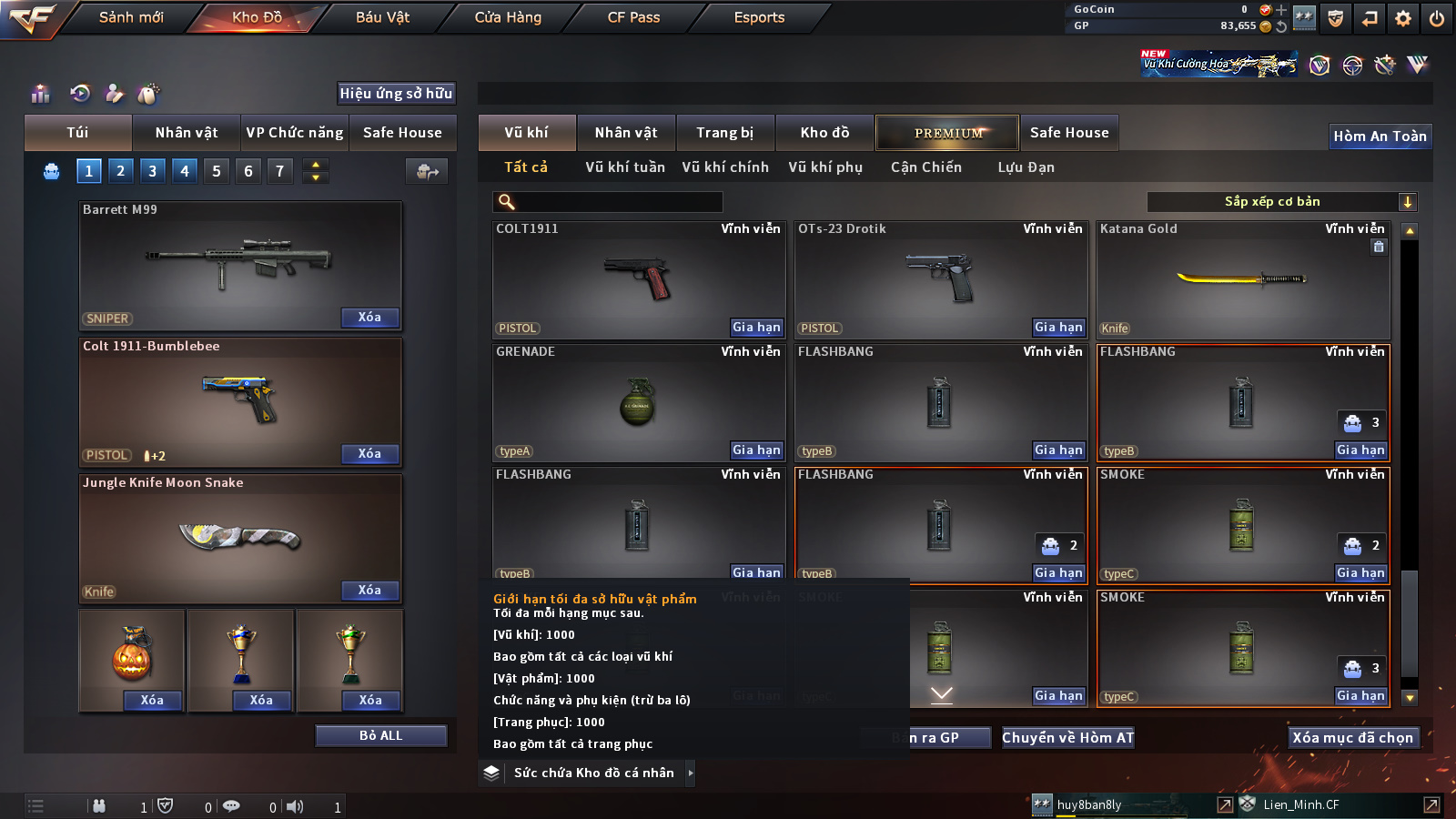The height and width of the screenshot is (819, 1456).
Task: Click Chuyển về Hòm AT button
Action: [x=1067, y=738]
